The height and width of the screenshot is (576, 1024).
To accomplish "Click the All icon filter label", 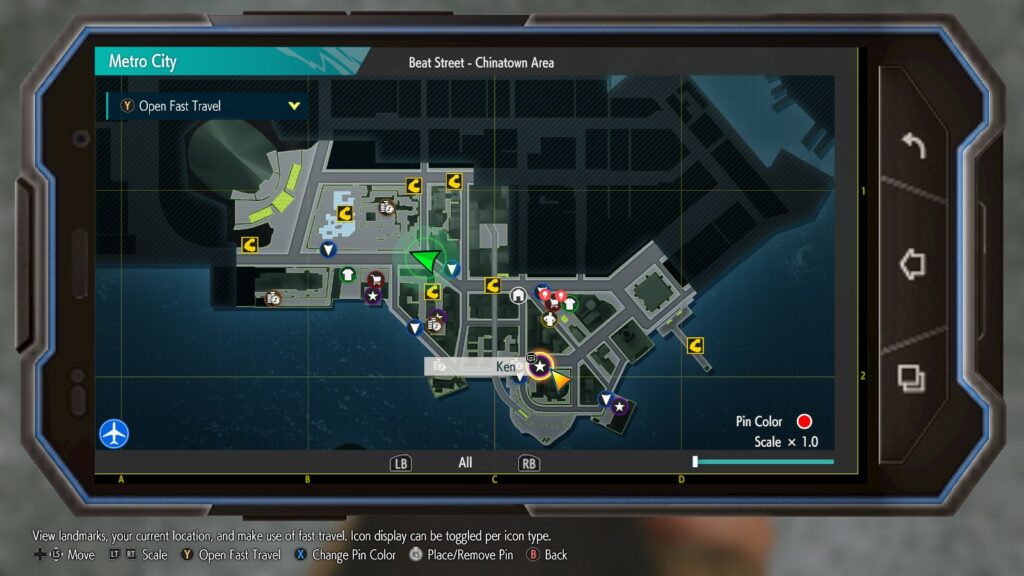I will [465, 463].
